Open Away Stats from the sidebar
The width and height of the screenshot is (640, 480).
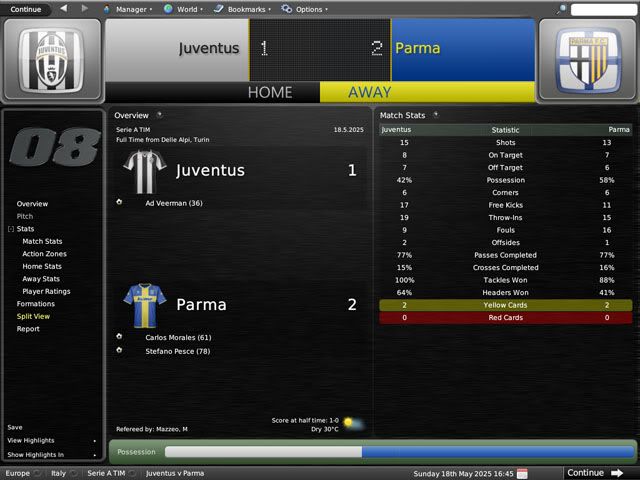(41, 279)
